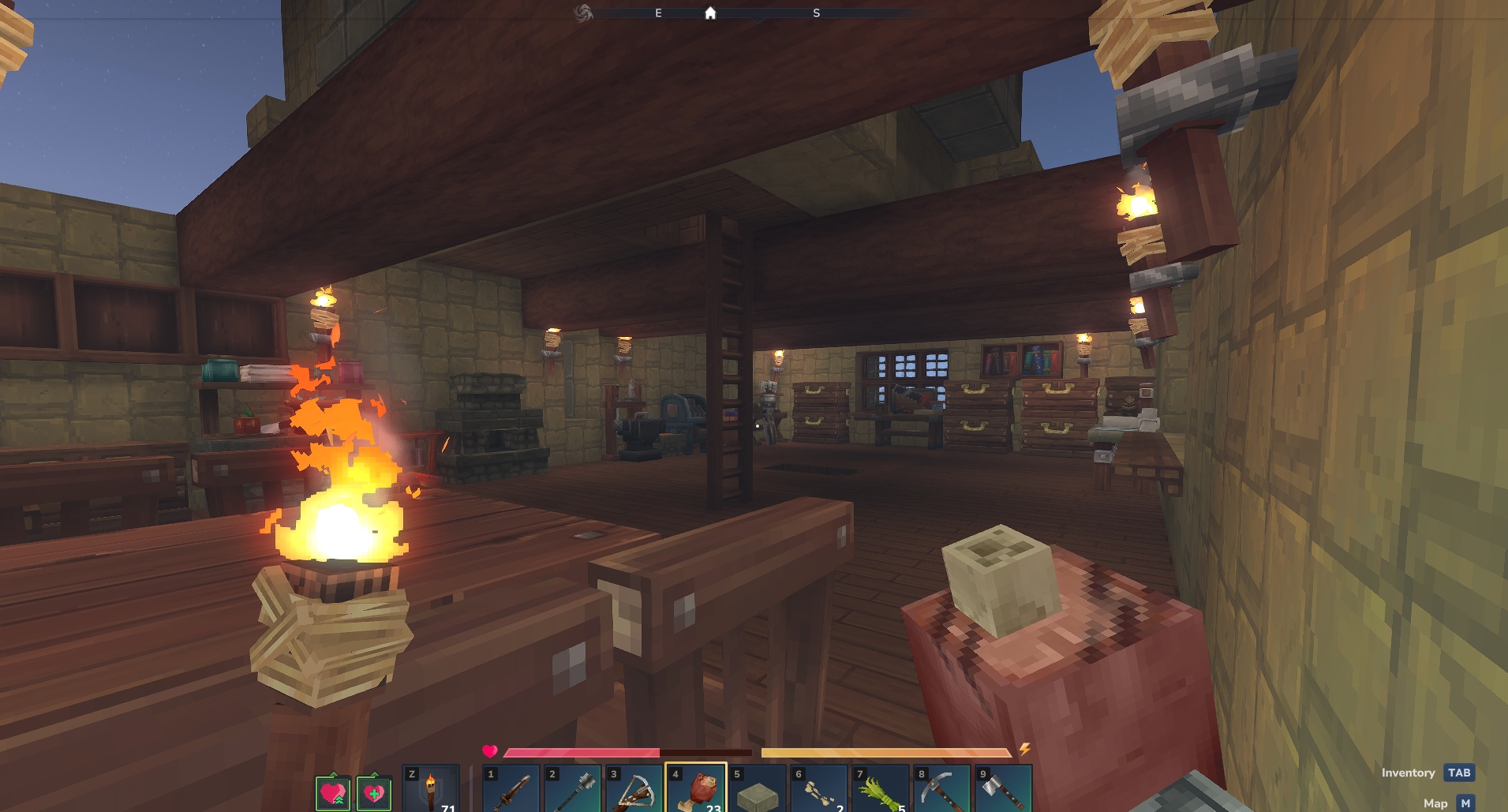Image resolution: width=1508 pixels, height=812 pixels.
Task: Pick the green plant fiber bundle slot
Action: (x=881, y=789)
